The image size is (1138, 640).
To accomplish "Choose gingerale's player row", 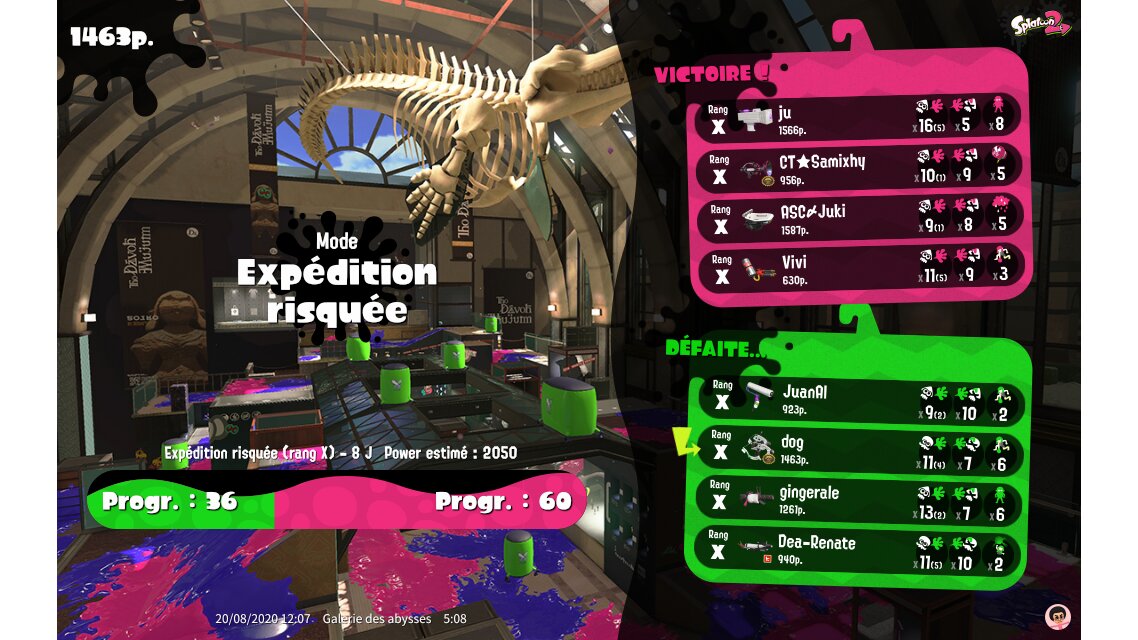I will coord(860,500).
